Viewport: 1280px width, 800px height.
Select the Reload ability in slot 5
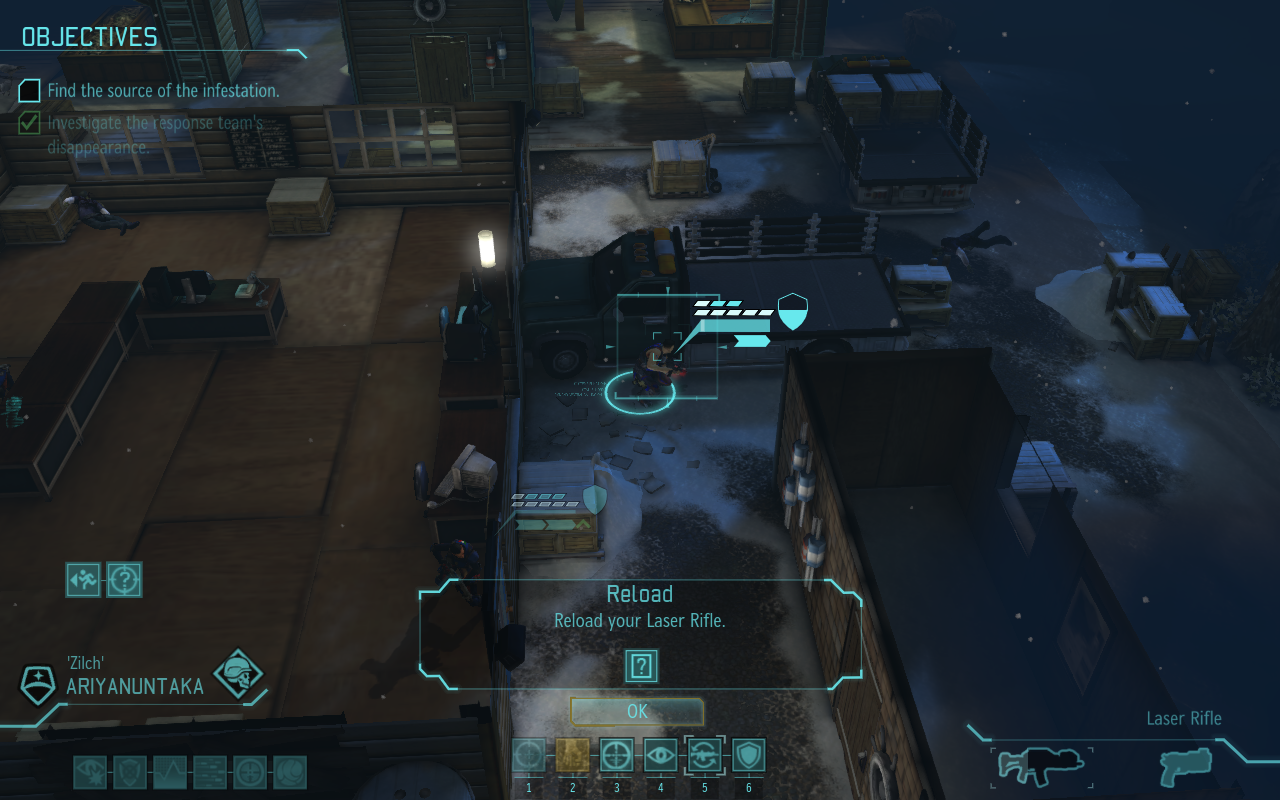(702, 755)
